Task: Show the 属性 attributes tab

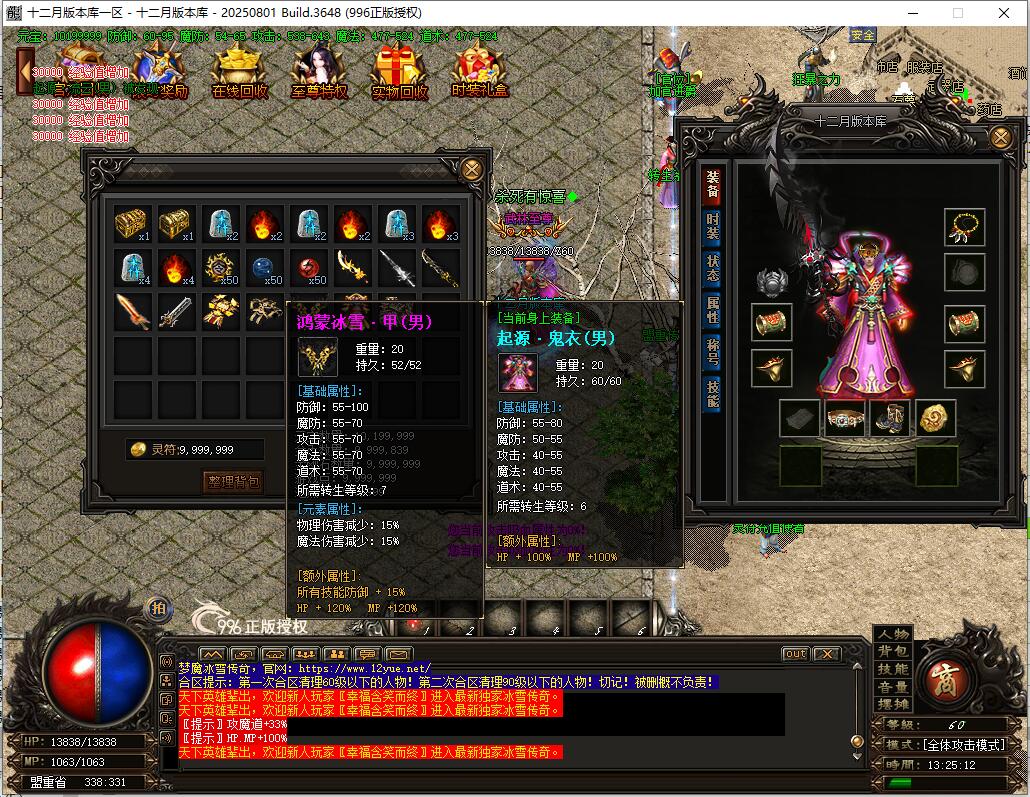Action: (712, 310)
